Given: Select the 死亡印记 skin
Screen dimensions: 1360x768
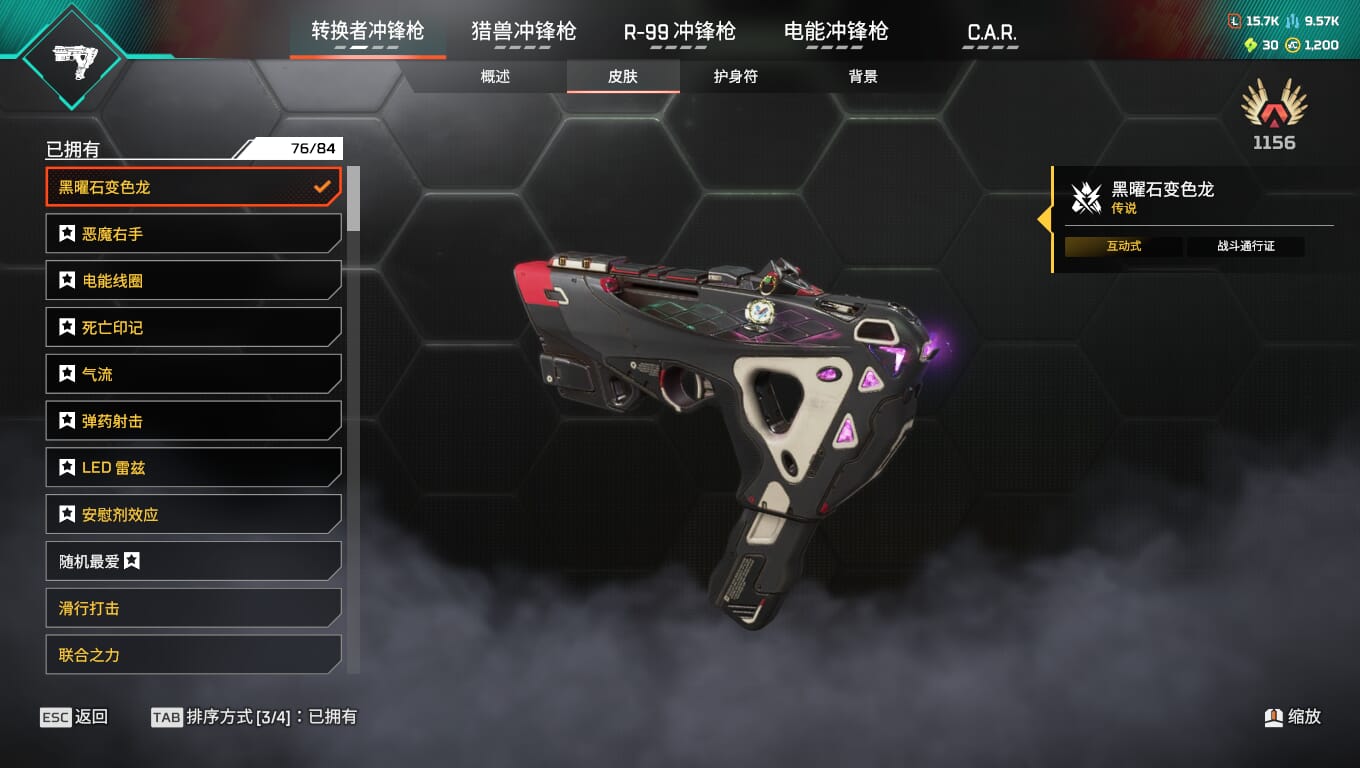Looking at the screenshot, I should (x=193, y=328).
